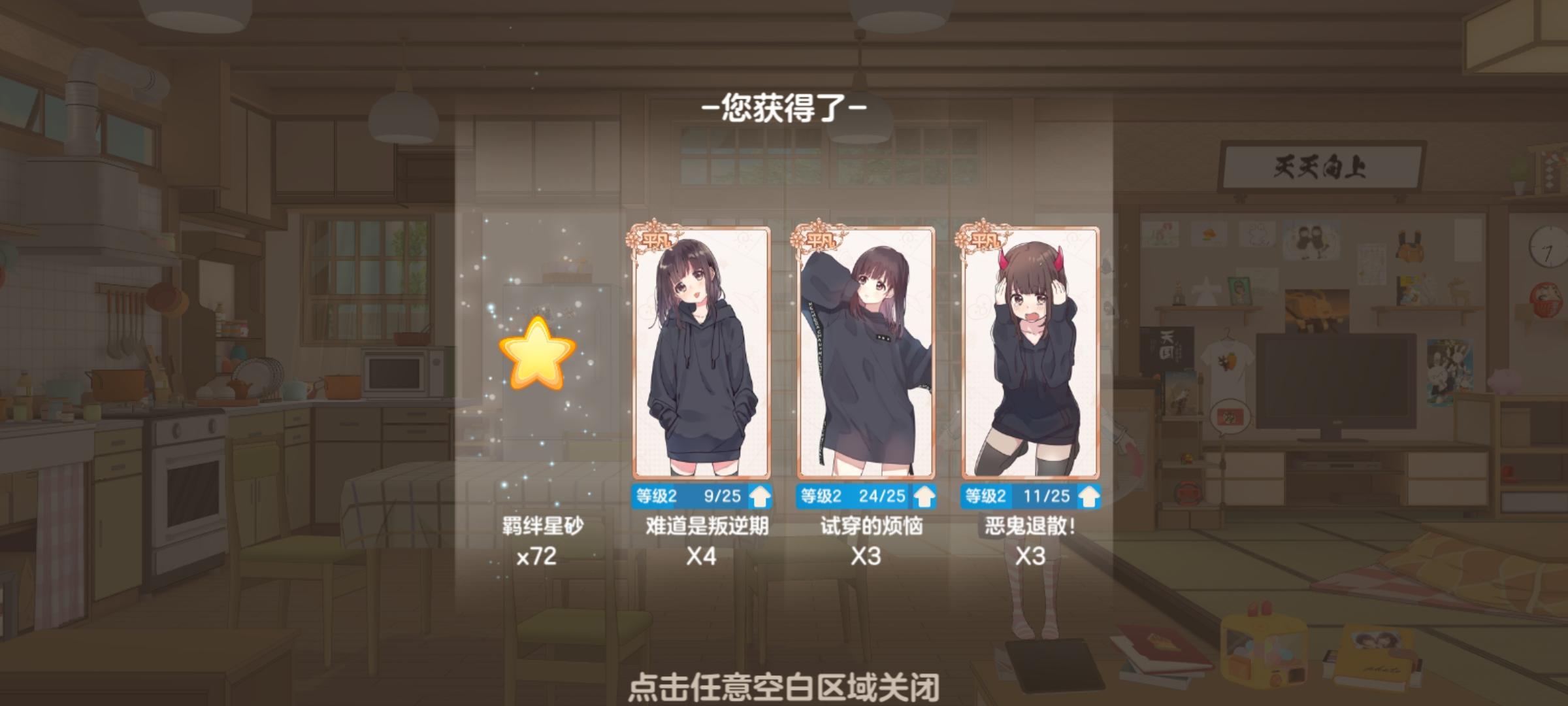Image resolution: width=1568 pixels, height=706 pixels.
Task: Select the 您获得了 title header
Action: (785, 109)
